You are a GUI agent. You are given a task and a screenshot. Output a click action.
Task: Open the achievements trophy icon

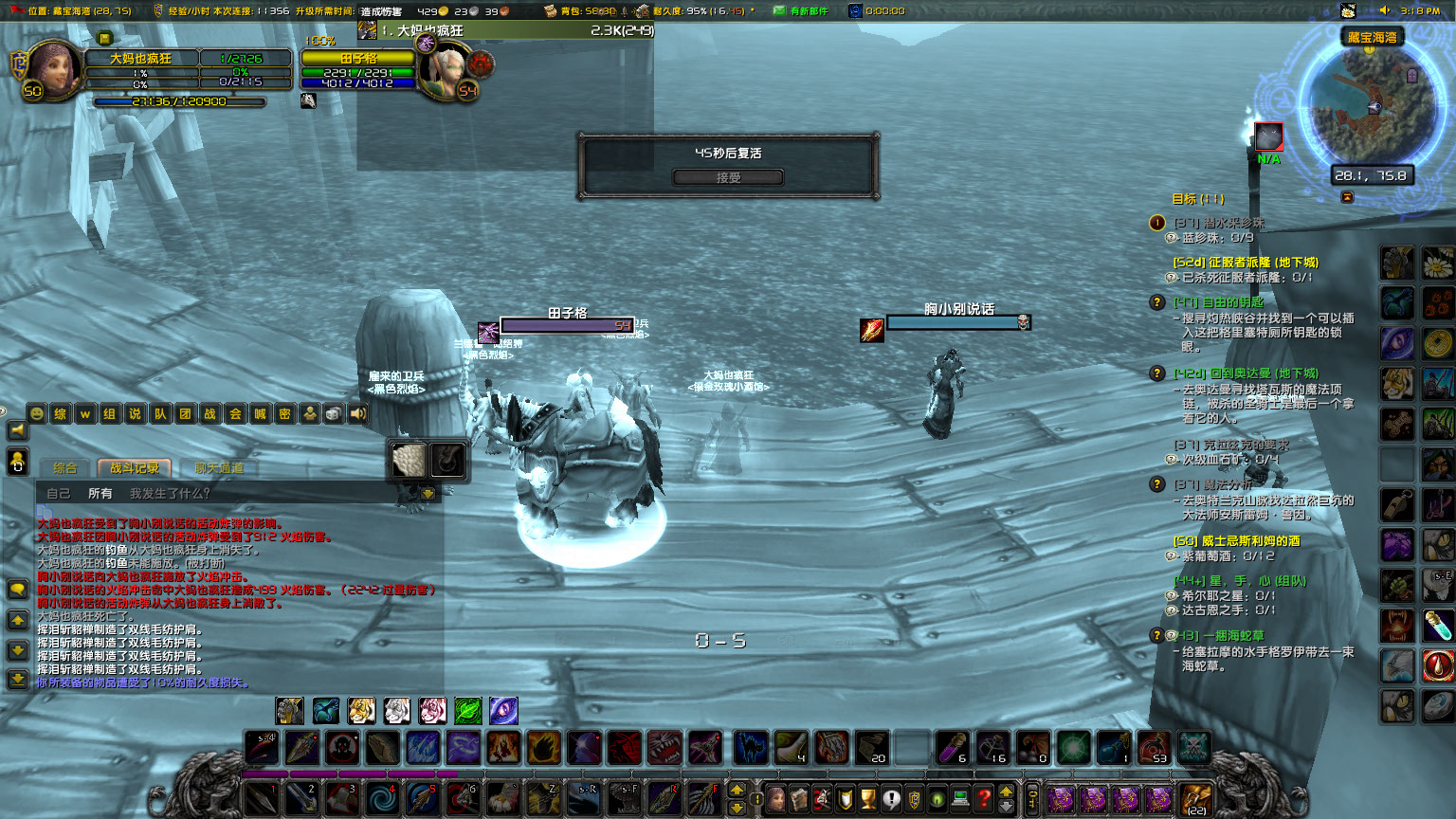(868, 799)
